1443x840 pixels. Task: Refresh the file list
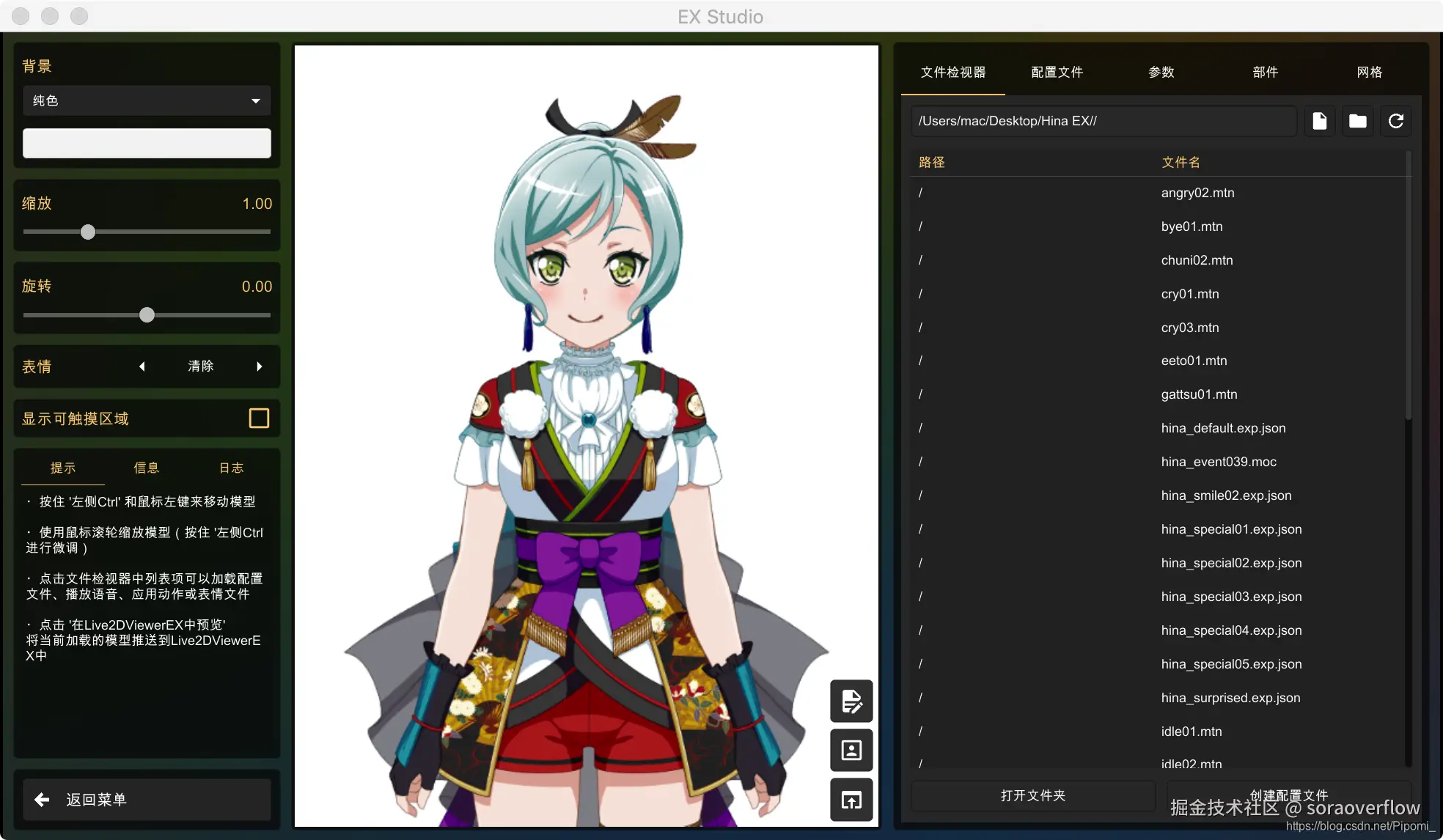coord(1397,121)
